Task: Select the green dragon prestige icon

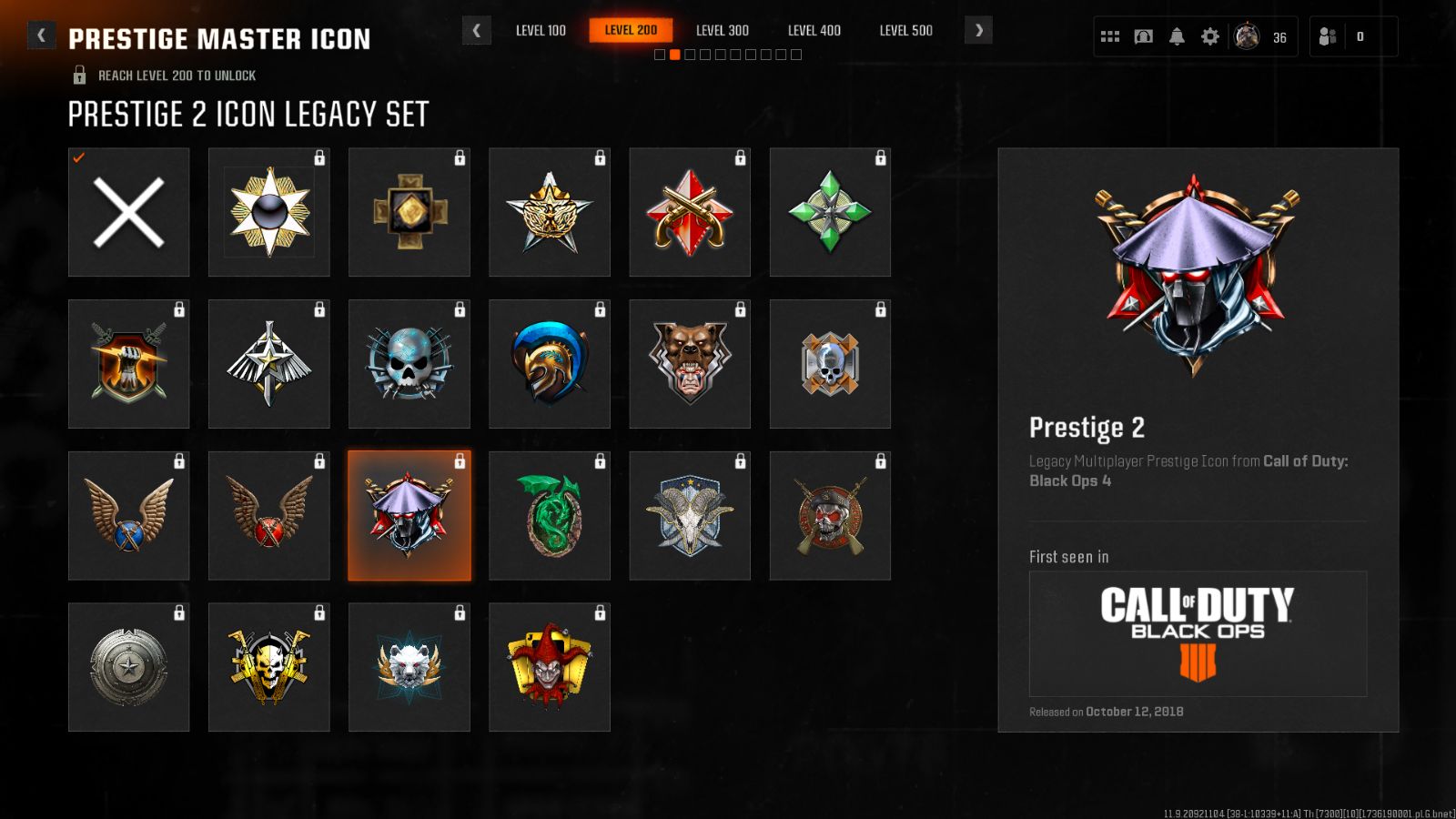Action: pos(549,516)
